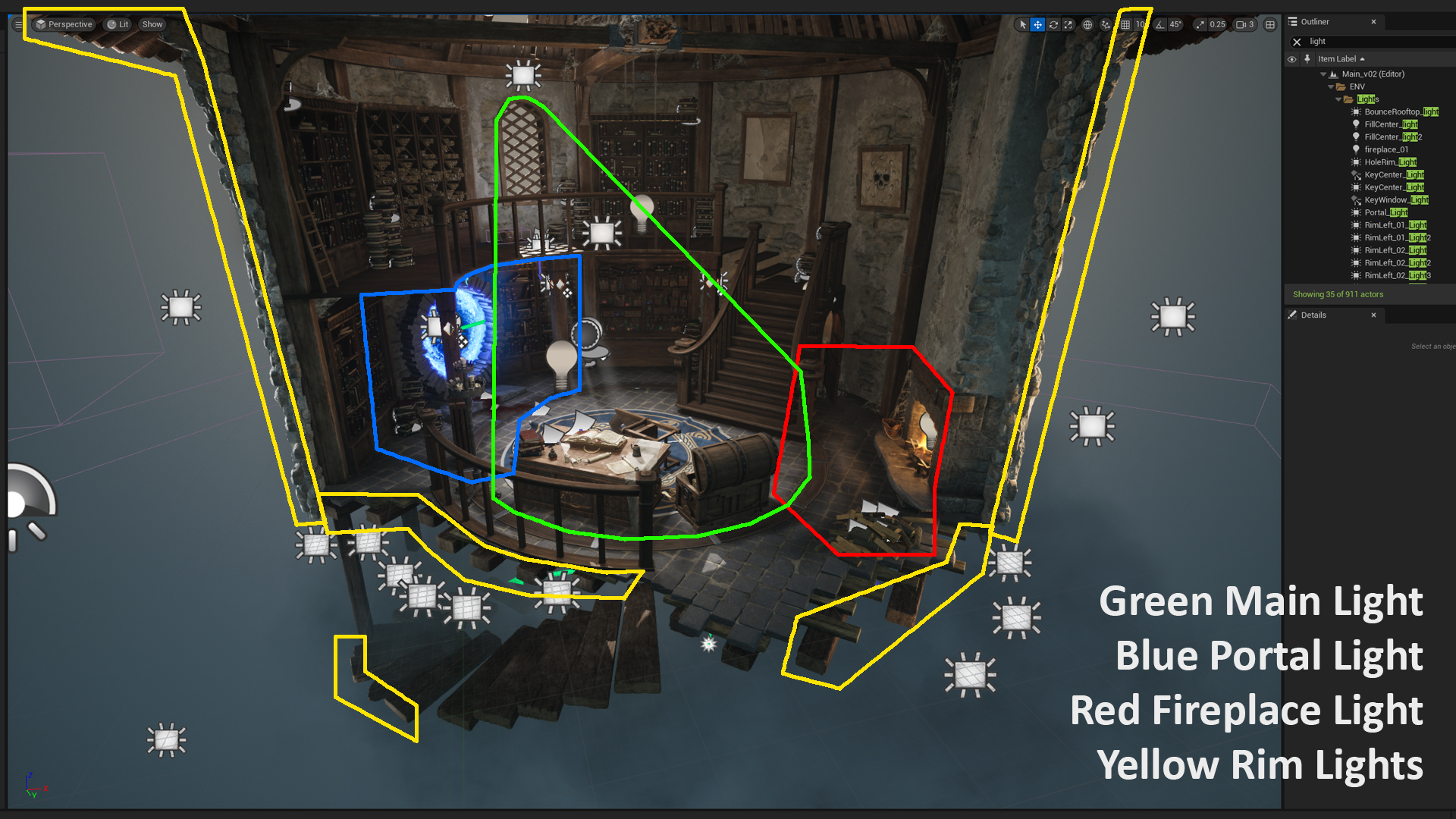Switch to the rotate gizmo tool

[1053, 24]
